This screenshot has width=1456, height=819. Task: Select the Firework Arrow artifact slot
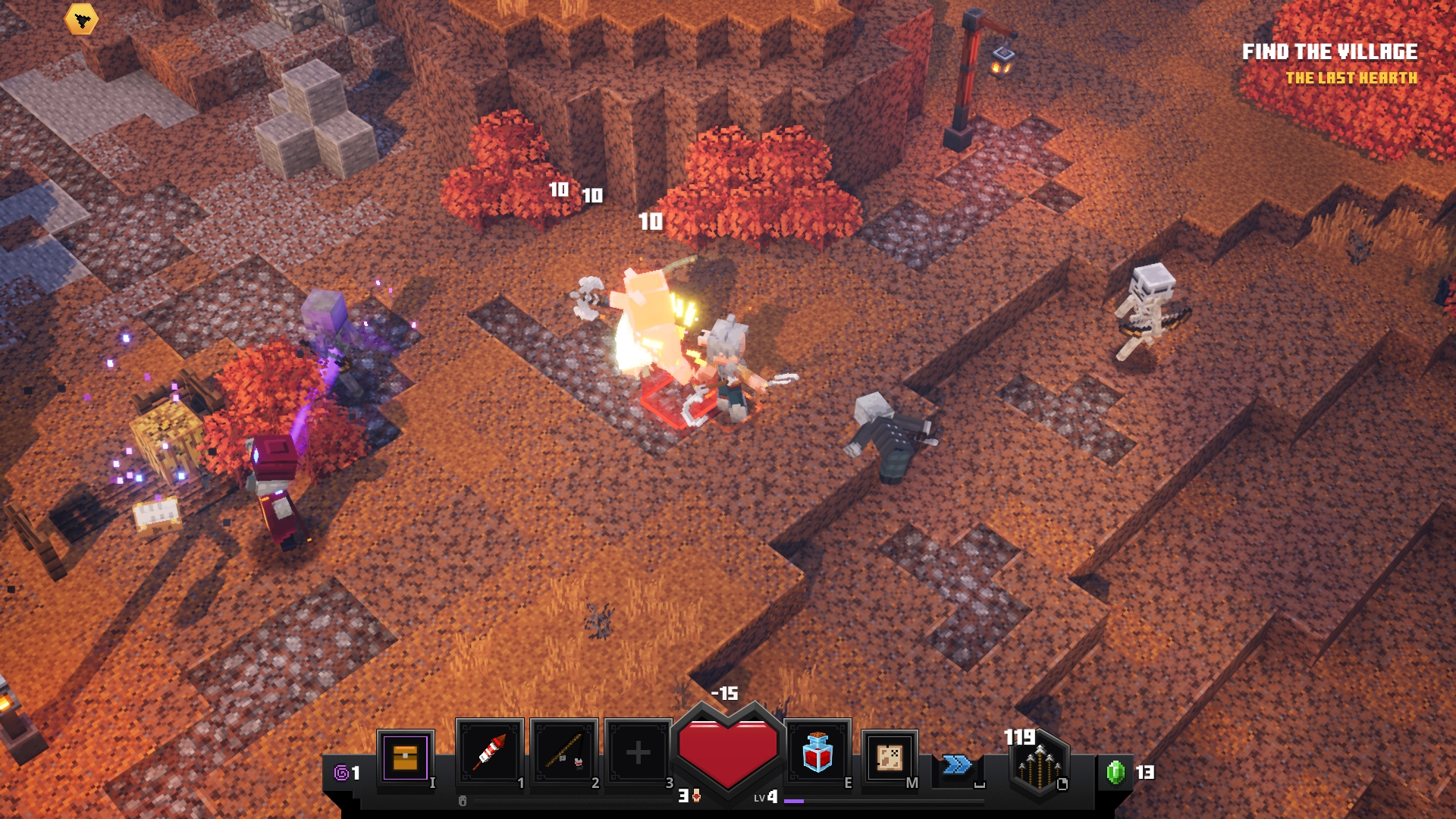489,751
